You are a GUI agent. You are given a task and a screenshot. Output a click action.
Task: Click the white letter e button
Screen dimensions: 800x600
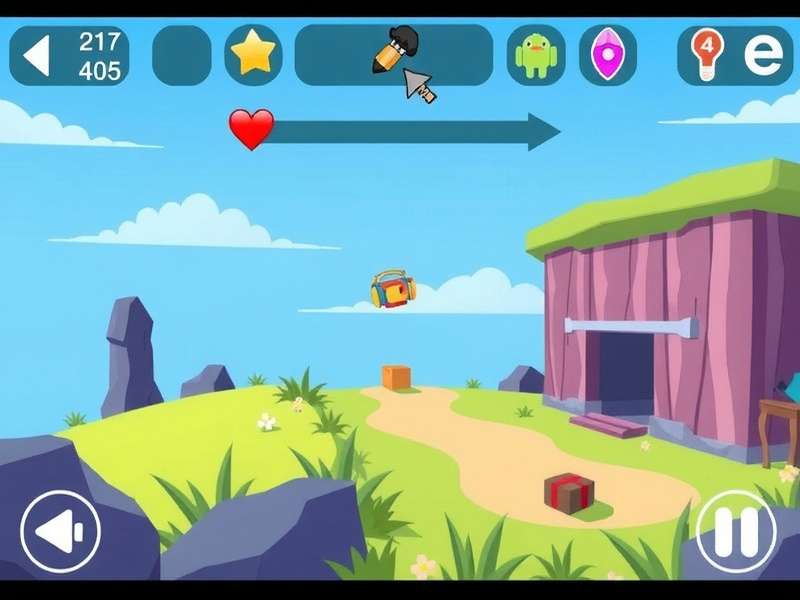pyautogui.click(x=765, y=55)
